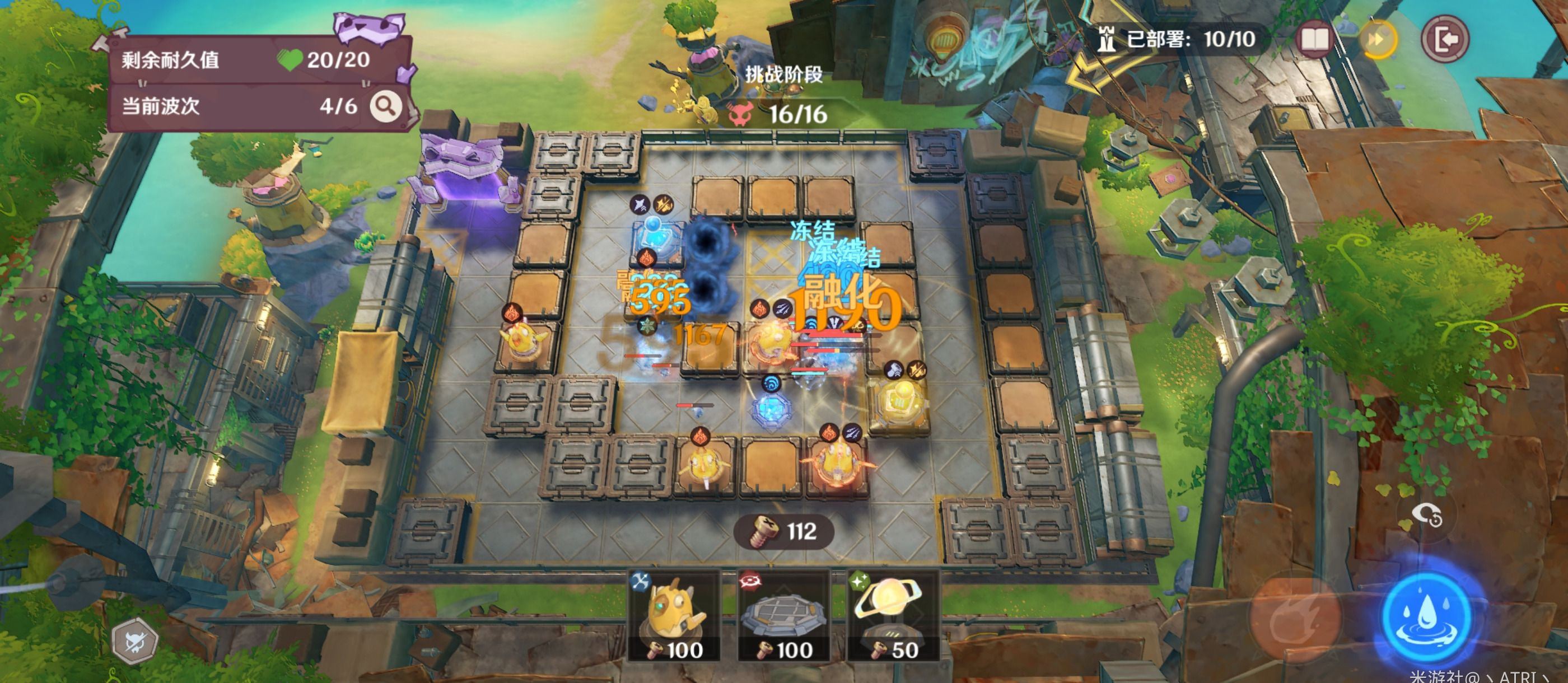The height and width of the screenshot is (683, 1568).
Task: Activate the blue water drop skill
Action: [x=1426, y=616]
